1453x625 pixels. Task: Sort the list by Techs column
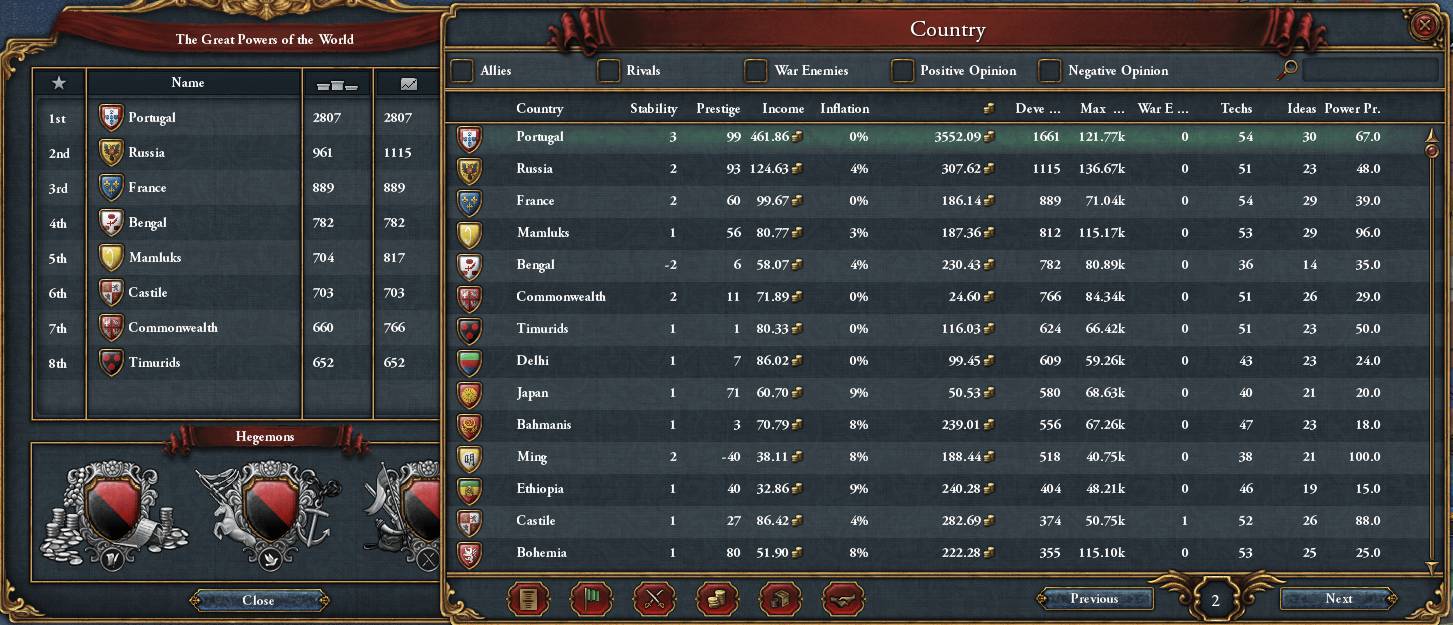[1236, 109]
